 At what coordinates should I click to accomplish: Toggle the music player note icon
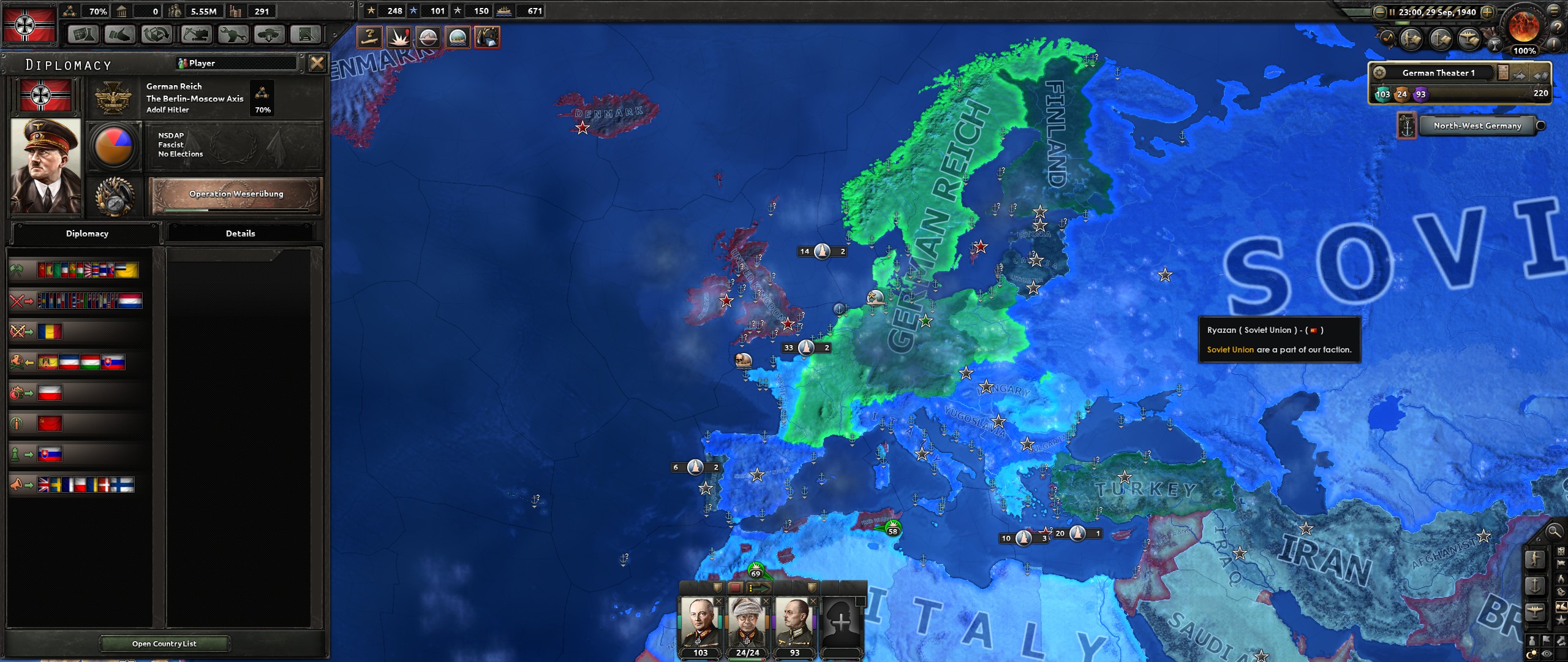[1389, 38]
